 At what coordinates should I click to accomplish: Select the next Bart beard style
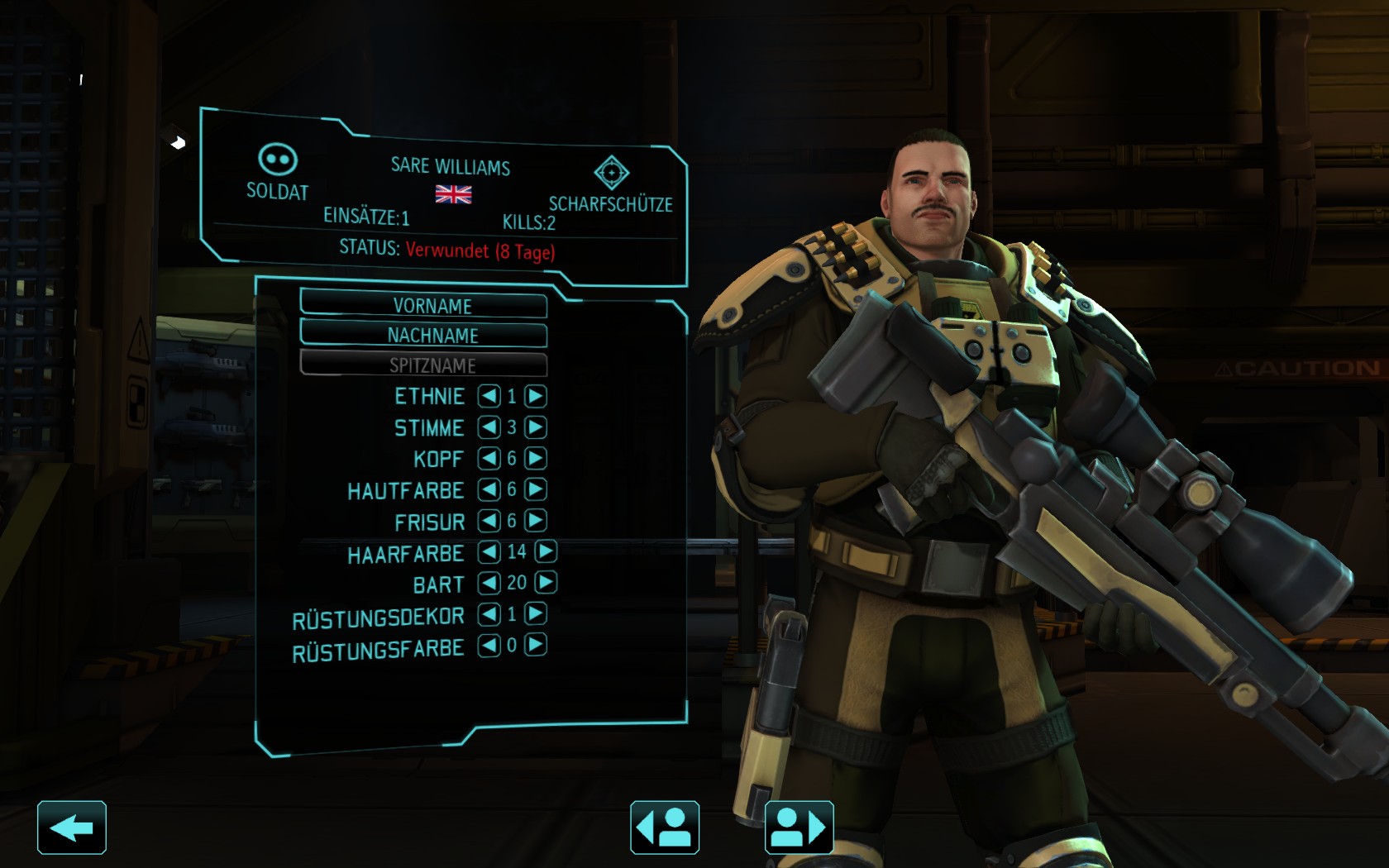546,582
